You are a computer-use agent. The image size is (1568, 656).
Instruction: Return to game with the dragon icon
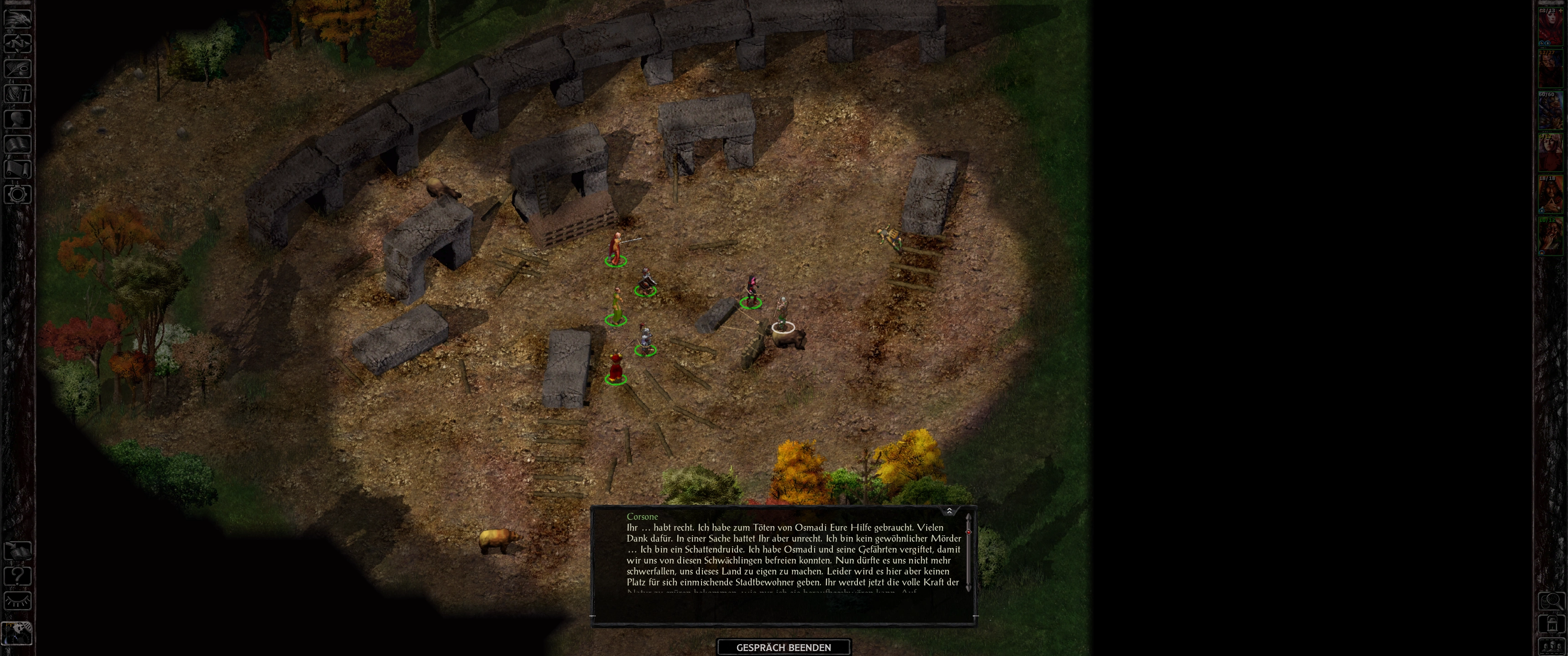pyautogui.click(x=18, y=18)
